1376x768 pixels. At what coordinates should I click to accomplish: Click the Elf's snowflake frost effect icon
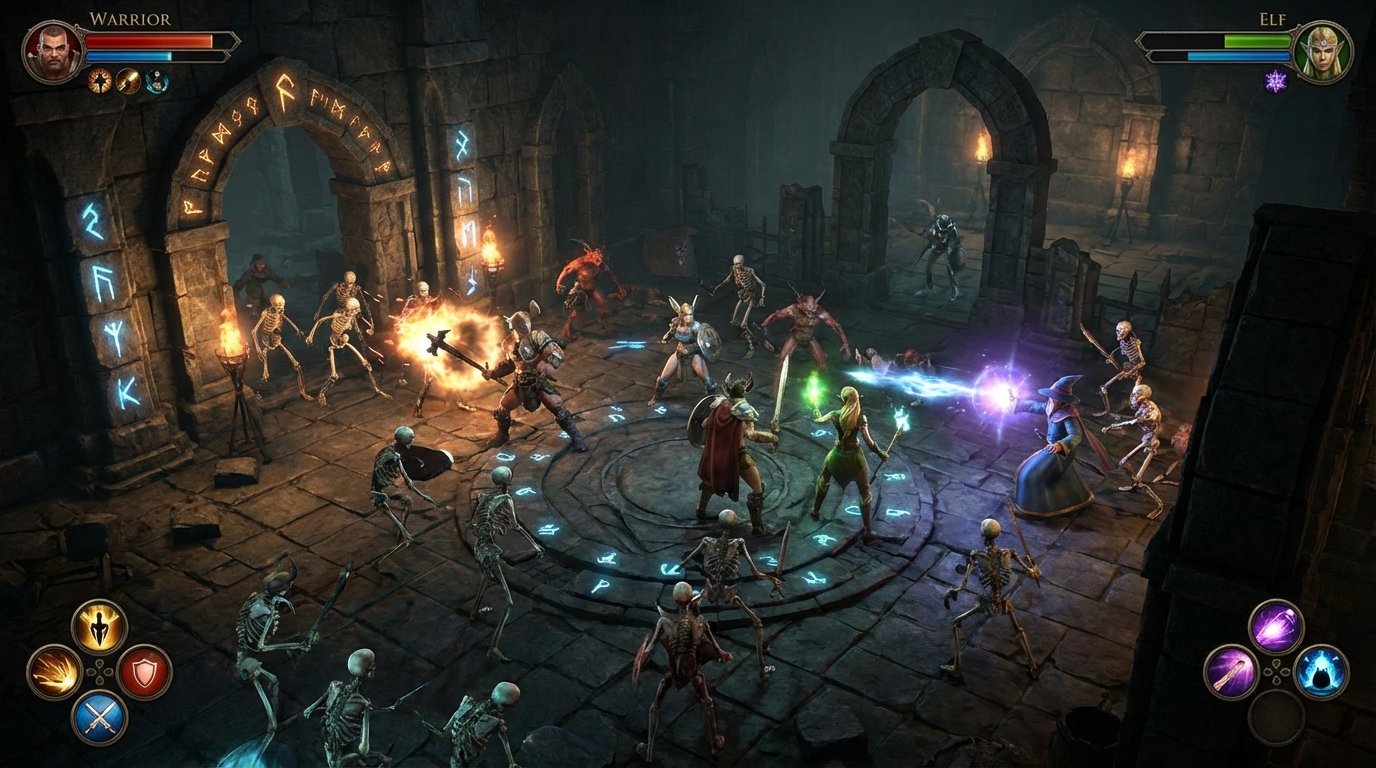coord(1277,80)
